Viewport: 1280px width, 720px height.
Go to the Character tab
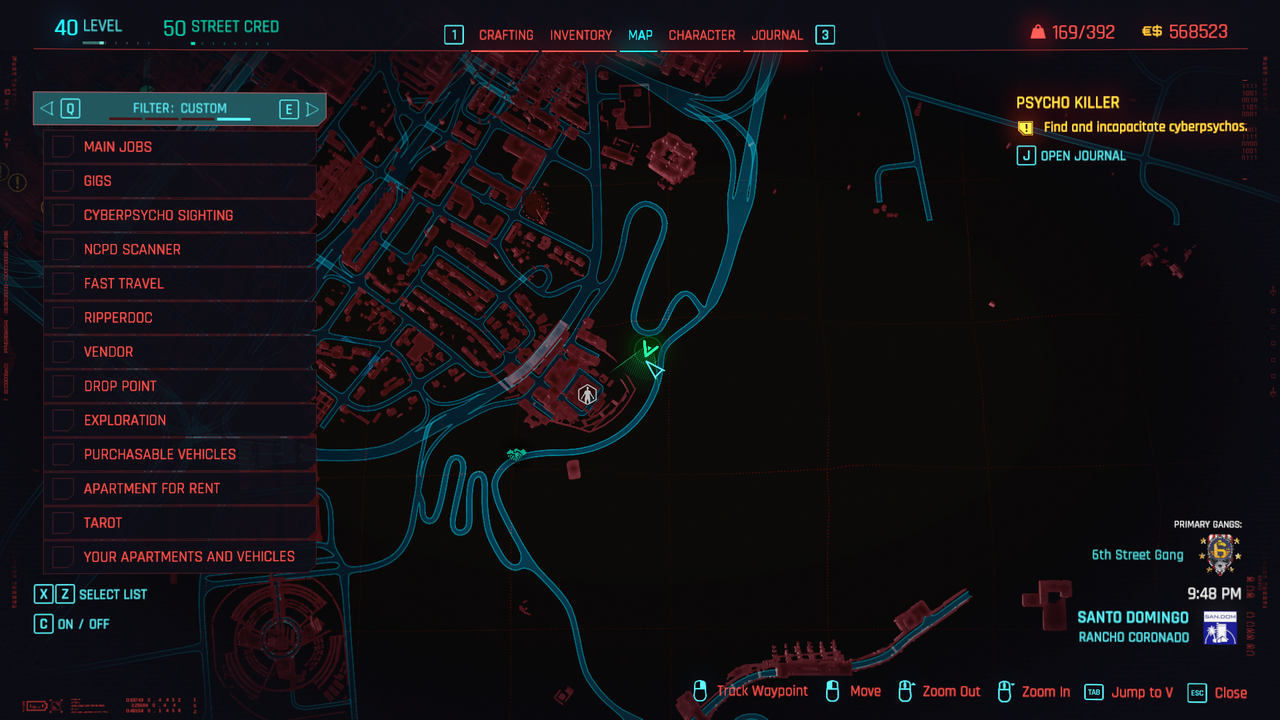tap(701, 35)
